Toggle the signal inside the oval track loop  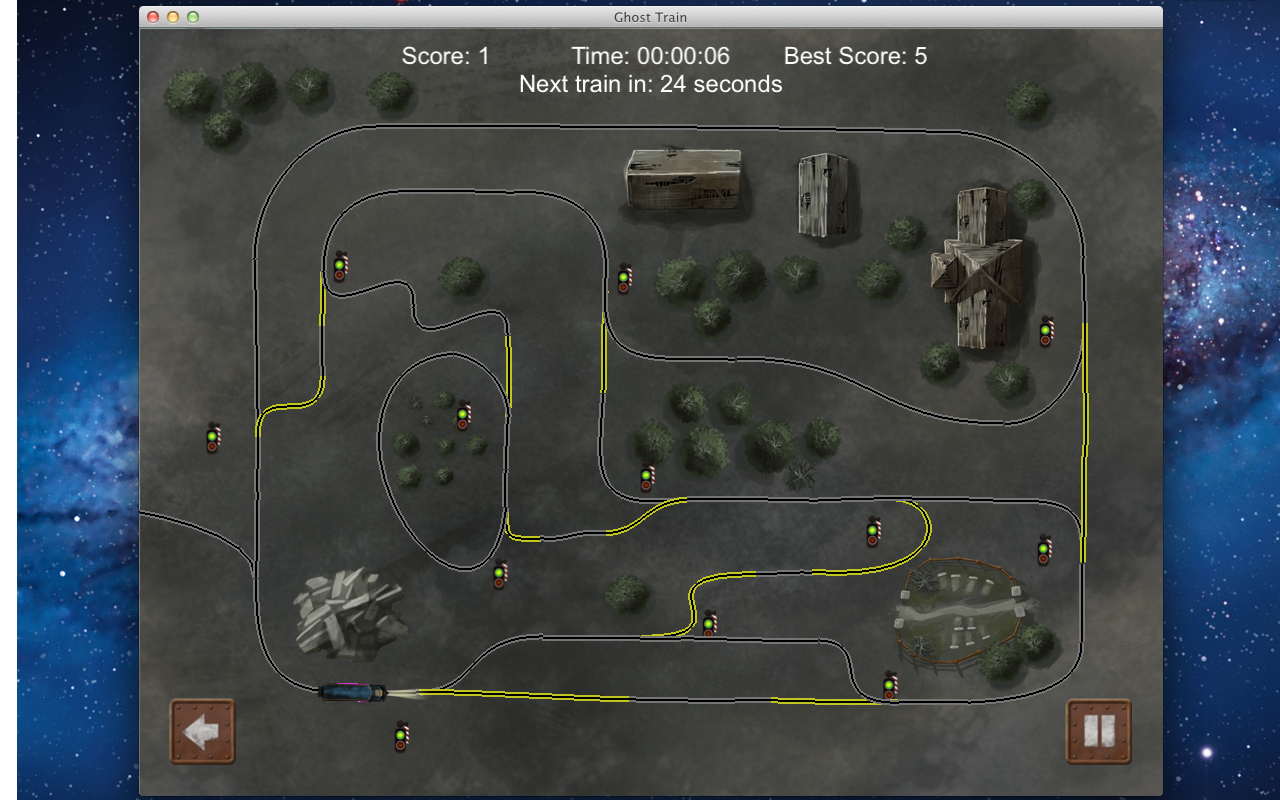463,414
